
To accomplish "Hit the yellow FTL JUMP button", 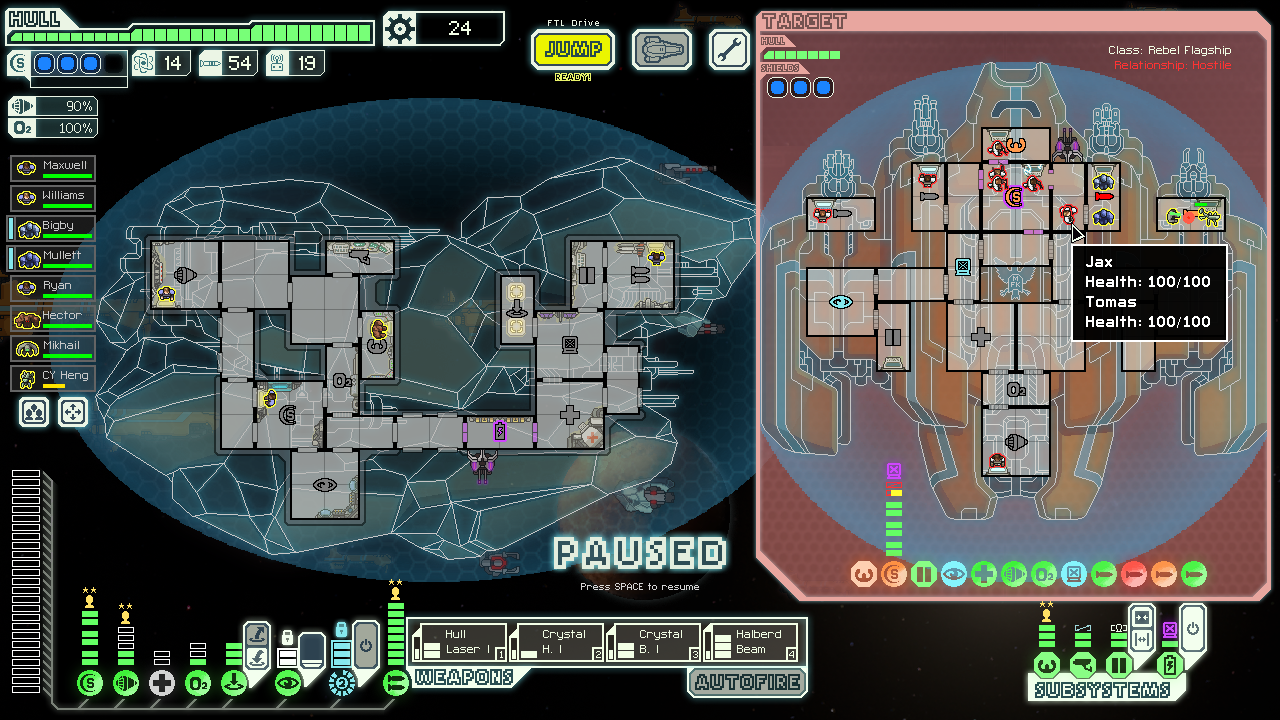I will [573, 49].
